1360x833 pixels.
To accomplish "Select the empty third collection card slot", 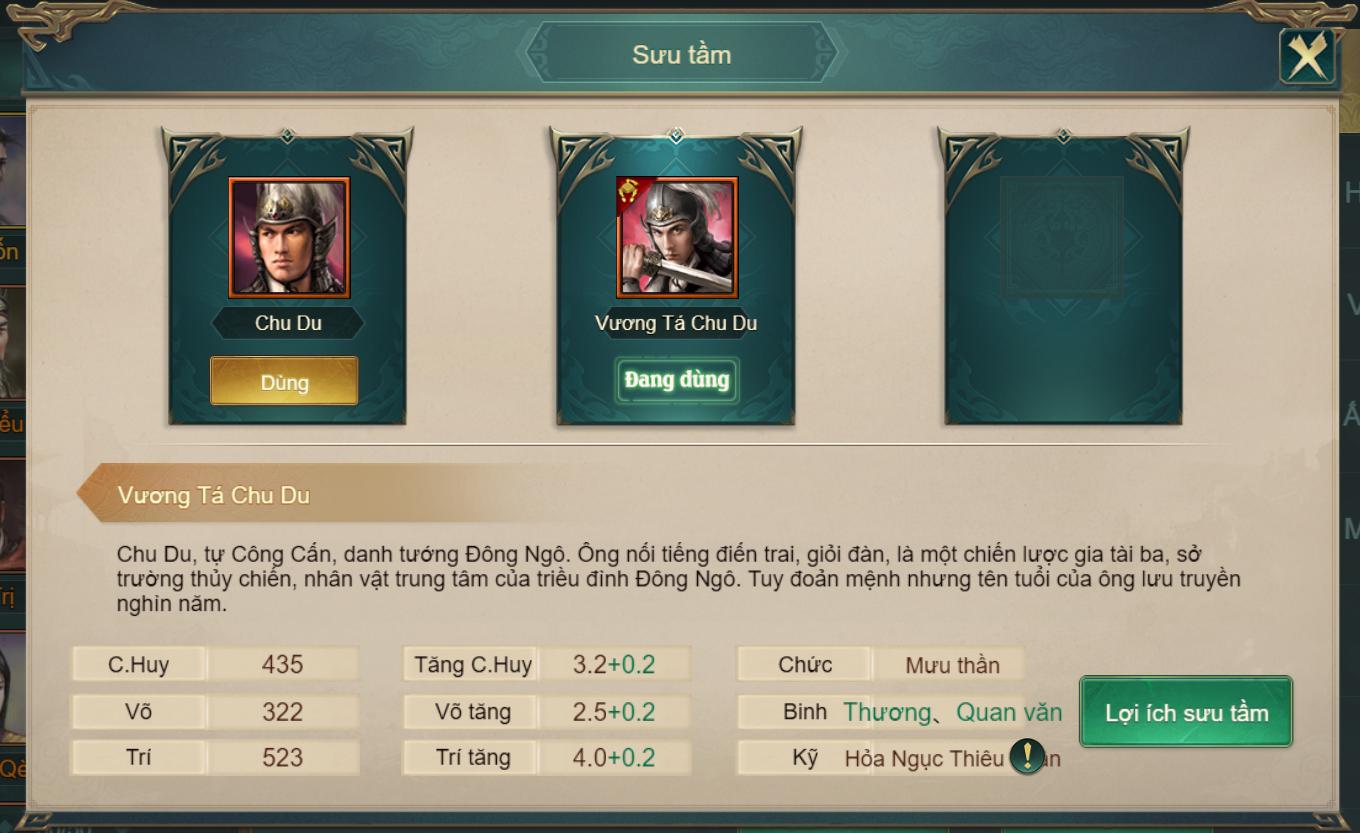I will (1063, 275).
